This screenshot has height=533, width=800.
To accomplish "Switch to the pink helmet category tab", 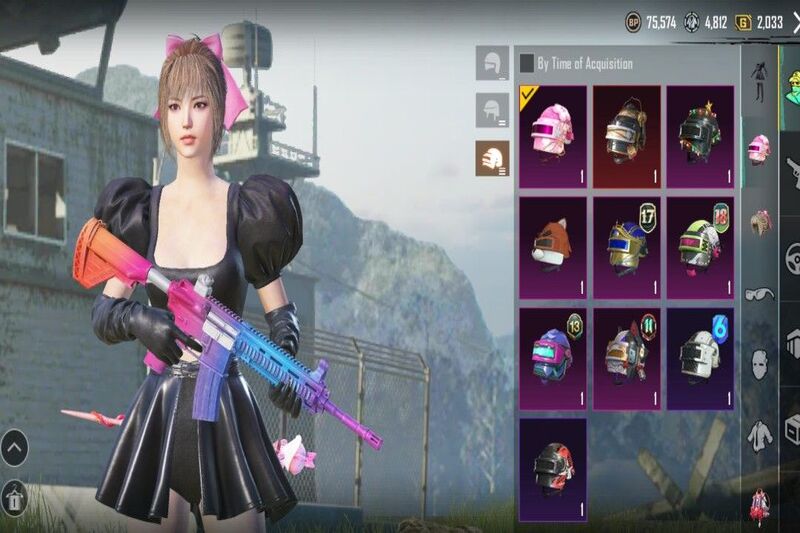I will point(759,148).
